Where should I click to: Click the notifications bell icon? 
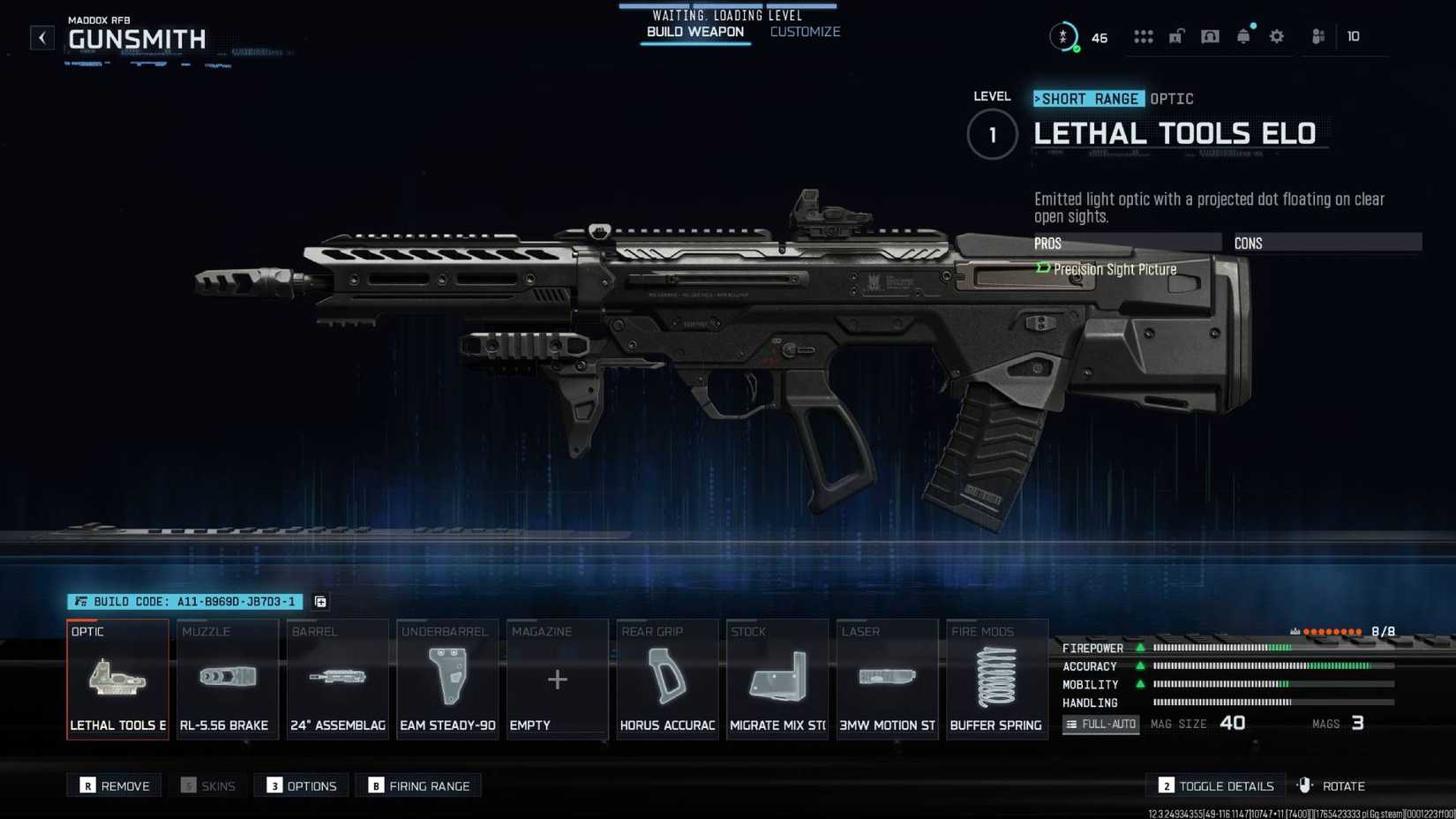pos(1243,36)
